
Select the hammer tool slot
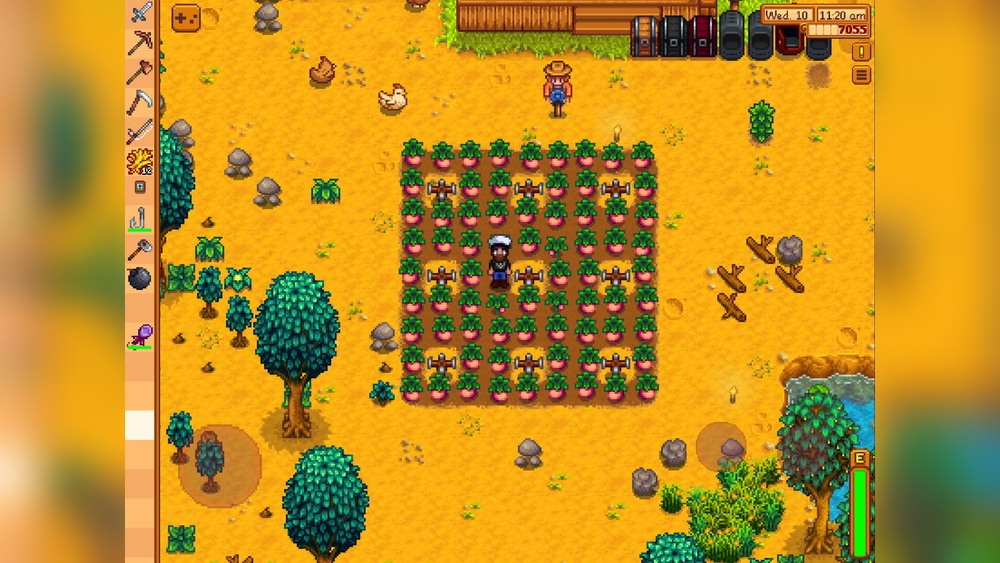140,249
